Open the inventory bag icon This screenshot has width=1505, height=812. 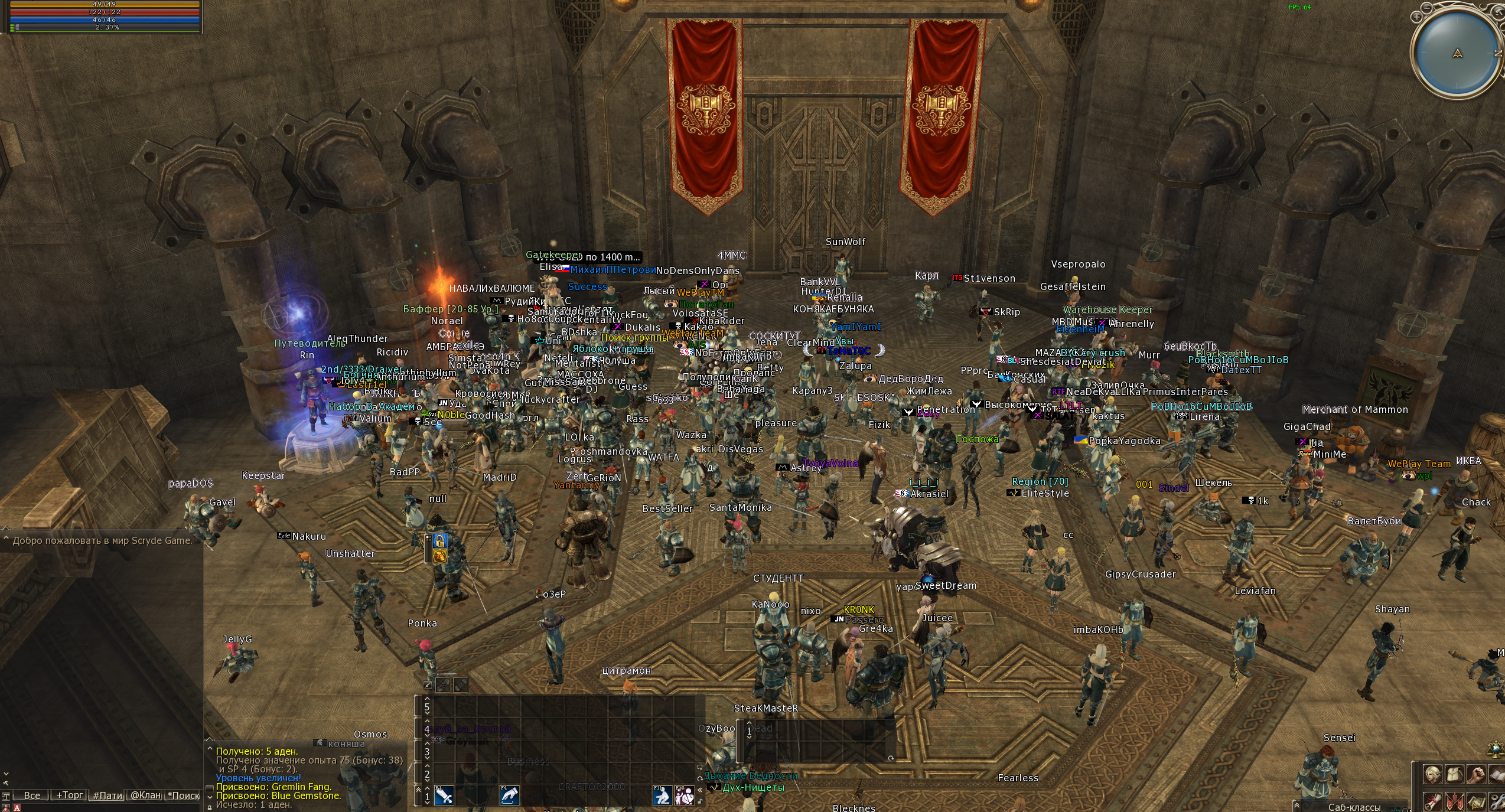pos(1454,774)
